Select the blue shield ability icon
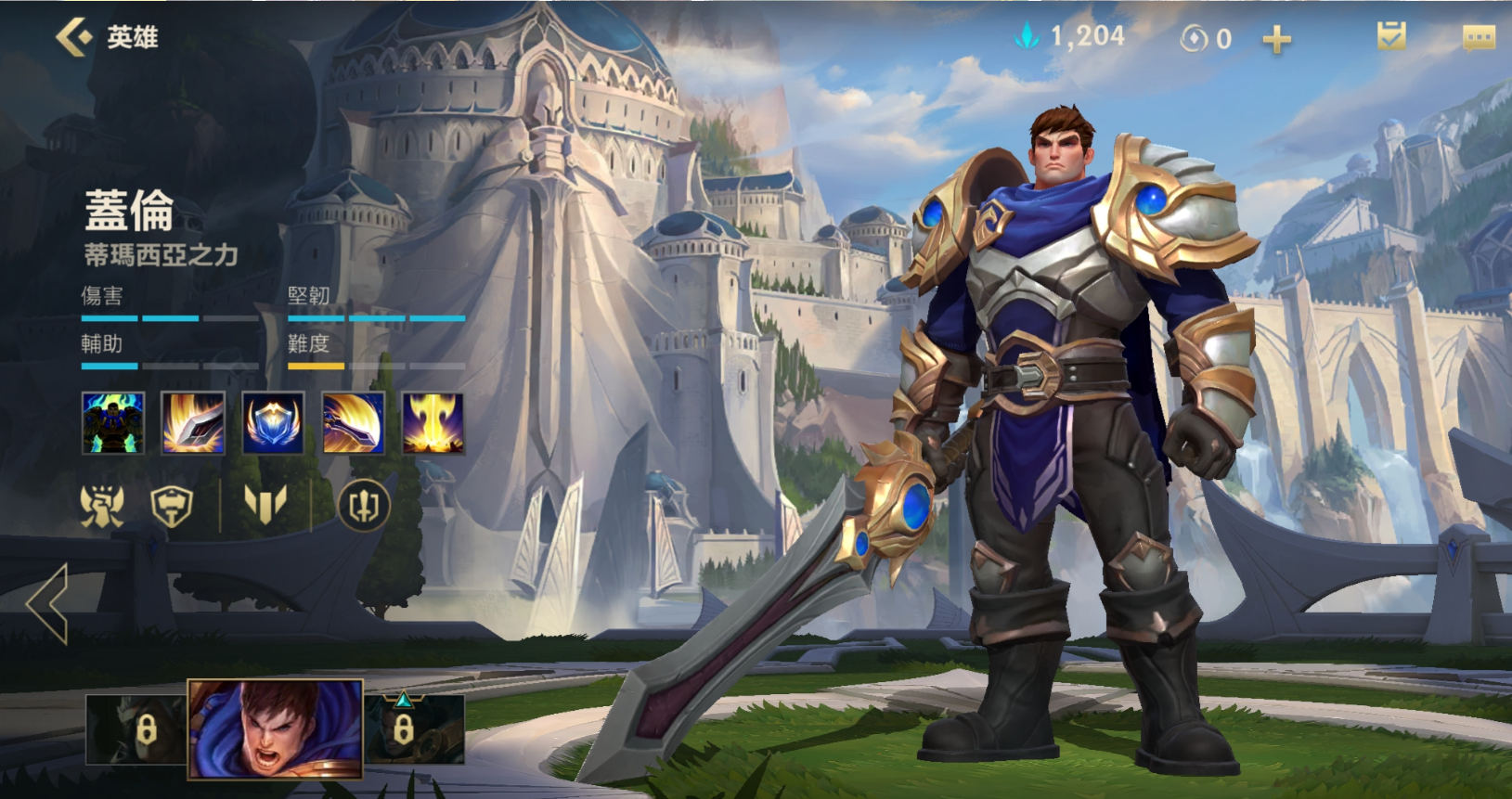This screenshot has width=1512, height=799. (x=273, y=423)
